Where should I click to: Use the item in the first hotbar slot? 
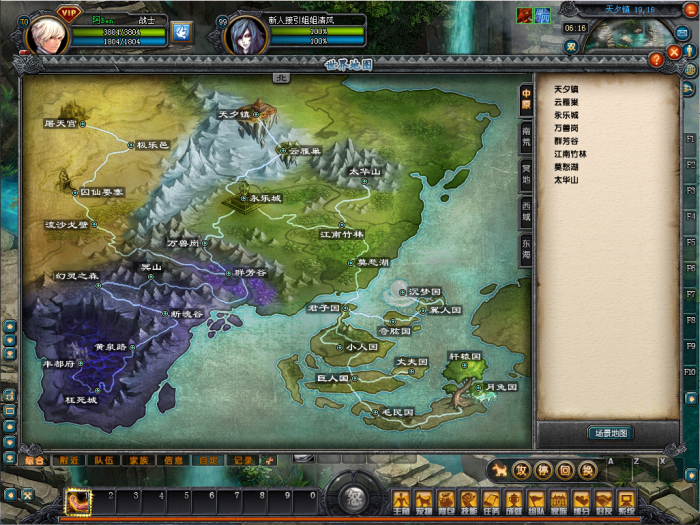pos(79,500)
